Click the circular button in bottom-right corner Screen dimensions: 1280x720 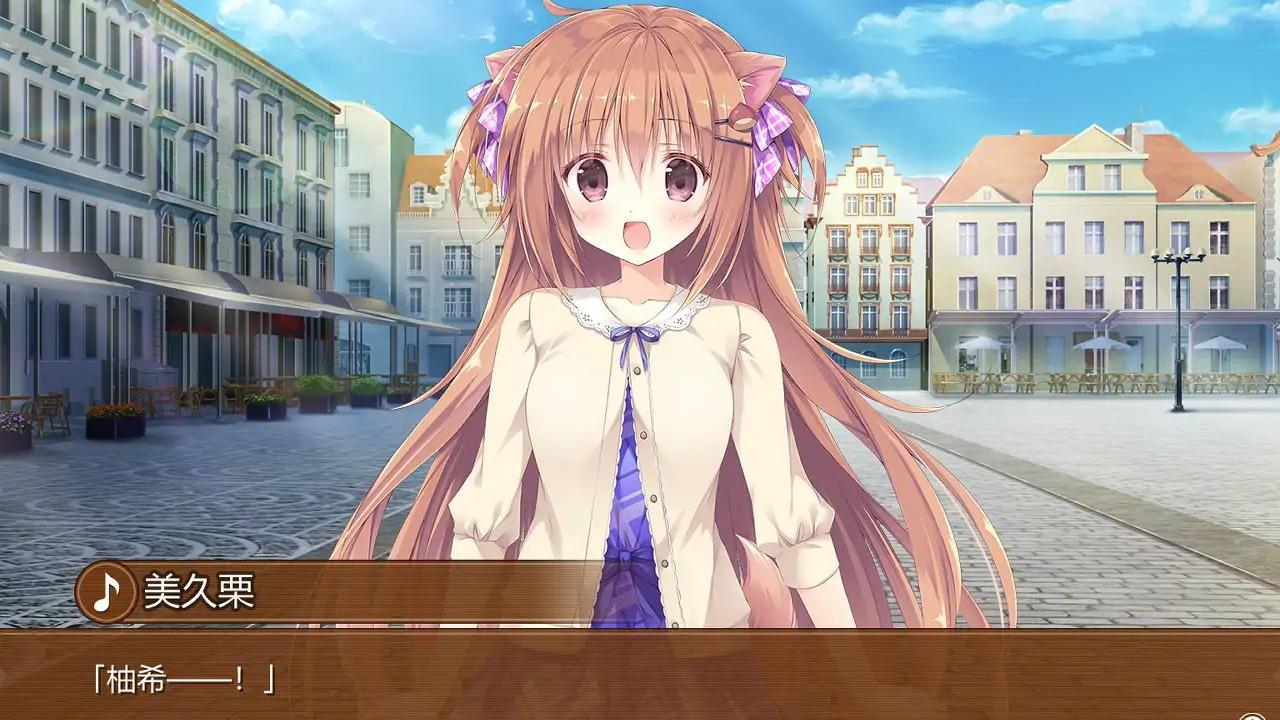pos(1250,716)
